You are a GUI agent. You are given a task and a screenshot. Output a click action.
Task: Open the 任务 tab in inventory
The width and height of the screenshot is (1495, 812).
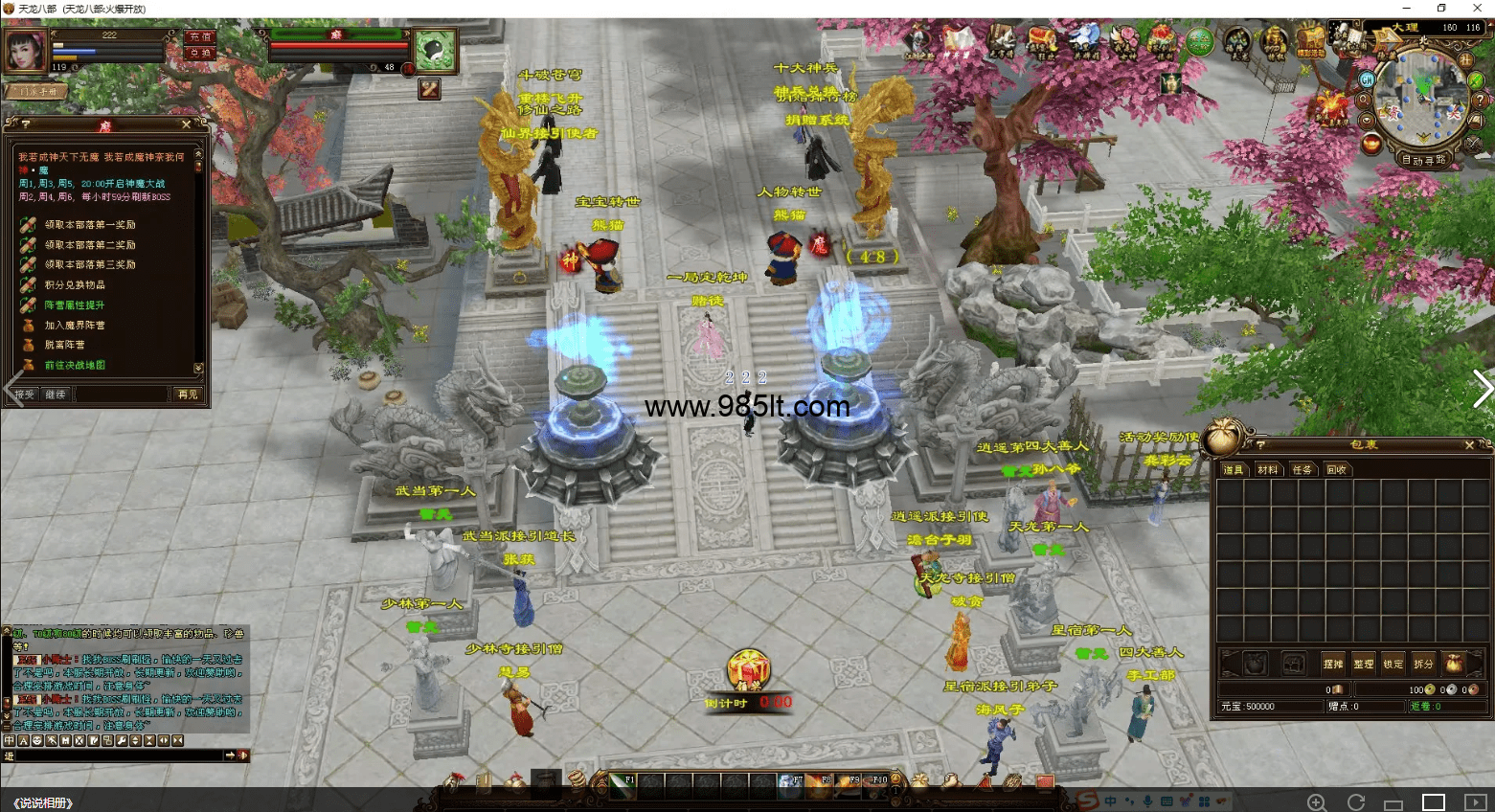click(1302, 469)
